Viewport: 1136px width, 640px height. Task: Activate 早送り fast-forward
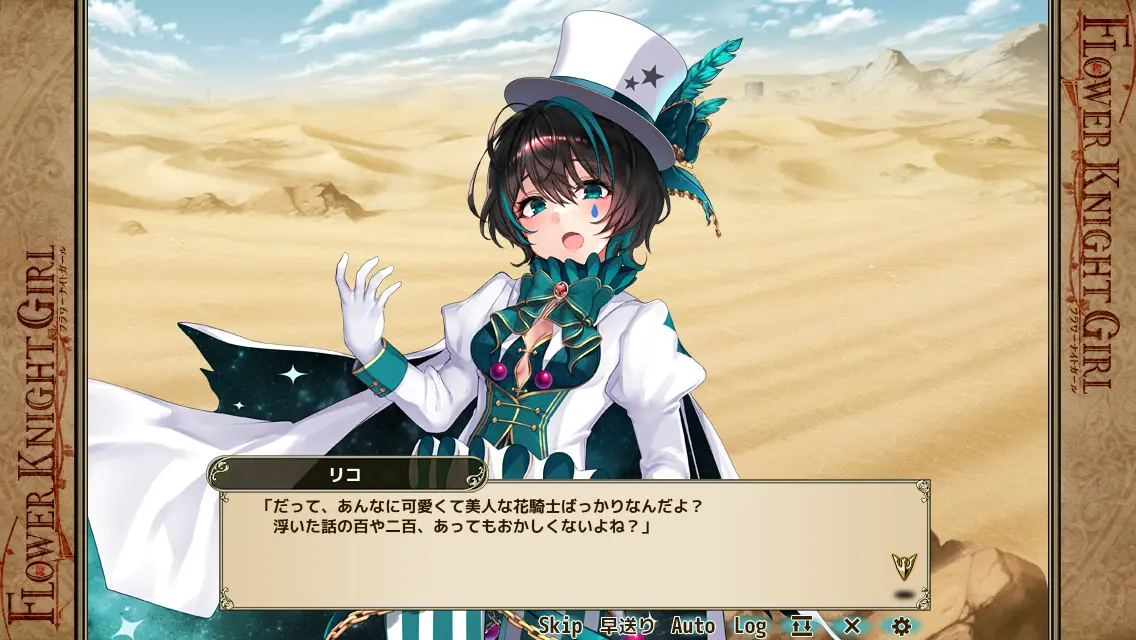[627, 626]
